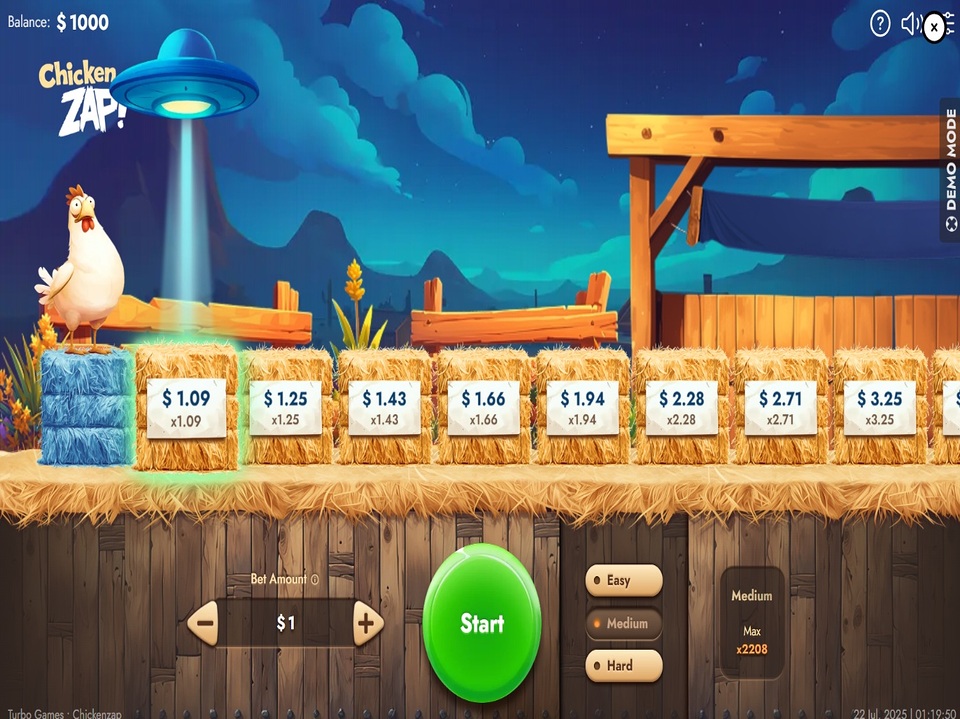
Task: Open the help question mark icon
Action: coord(880,25)
